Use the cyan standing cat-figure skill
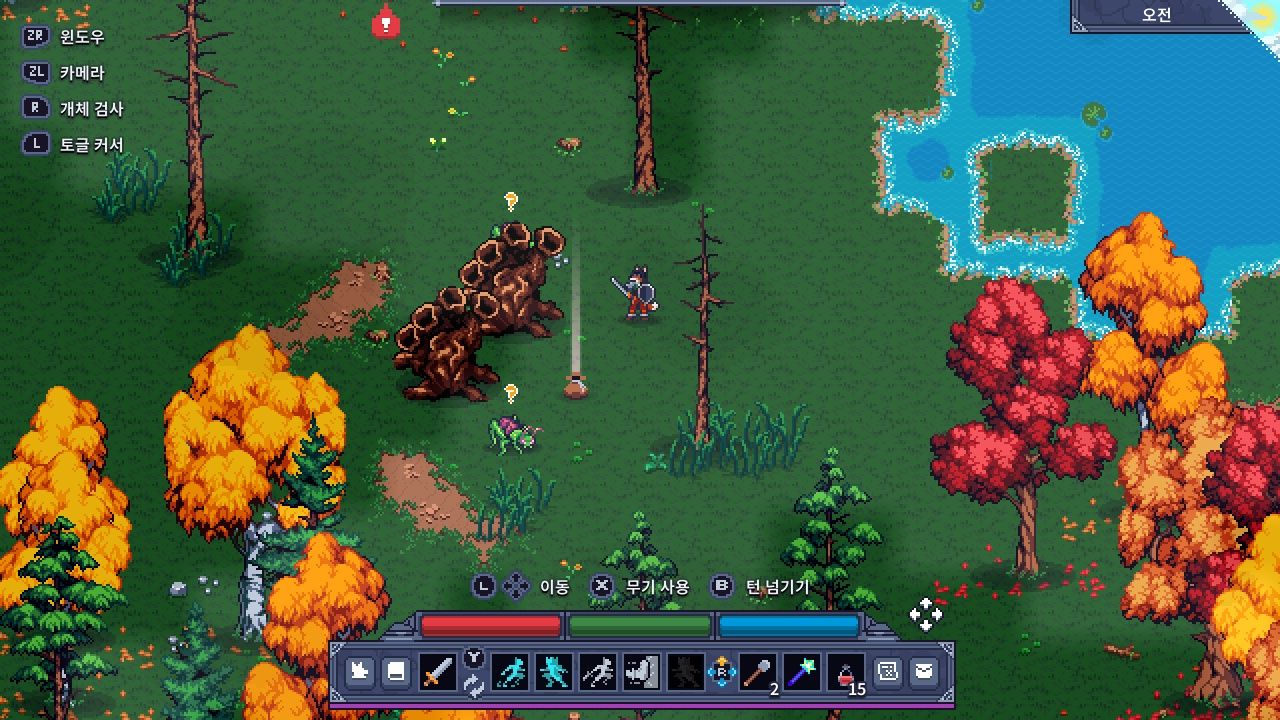This screenshot has width=1280, height=720. tap(553, 672)
